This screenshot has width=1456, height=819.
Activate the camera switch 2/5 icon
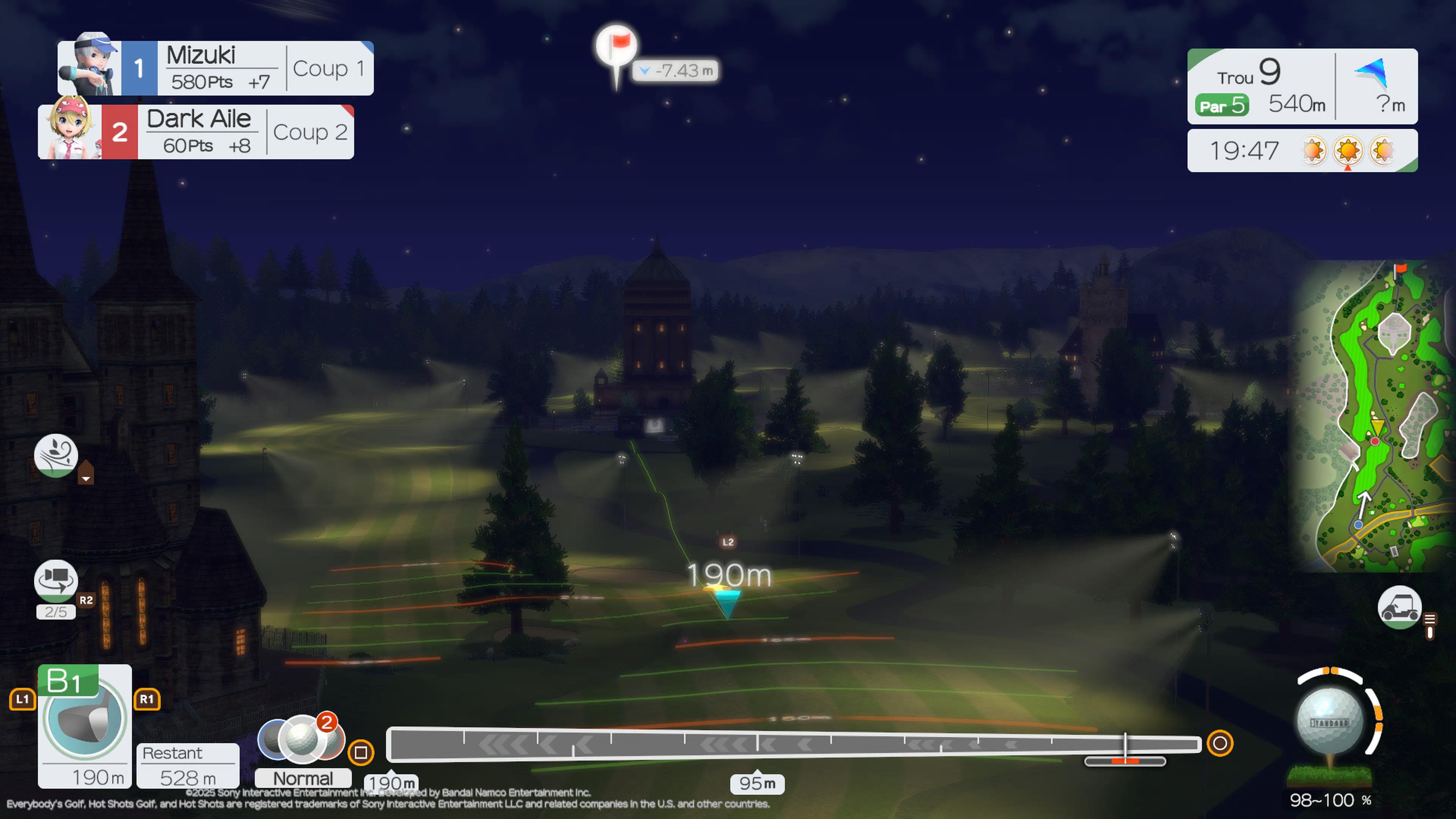(56, 581)
